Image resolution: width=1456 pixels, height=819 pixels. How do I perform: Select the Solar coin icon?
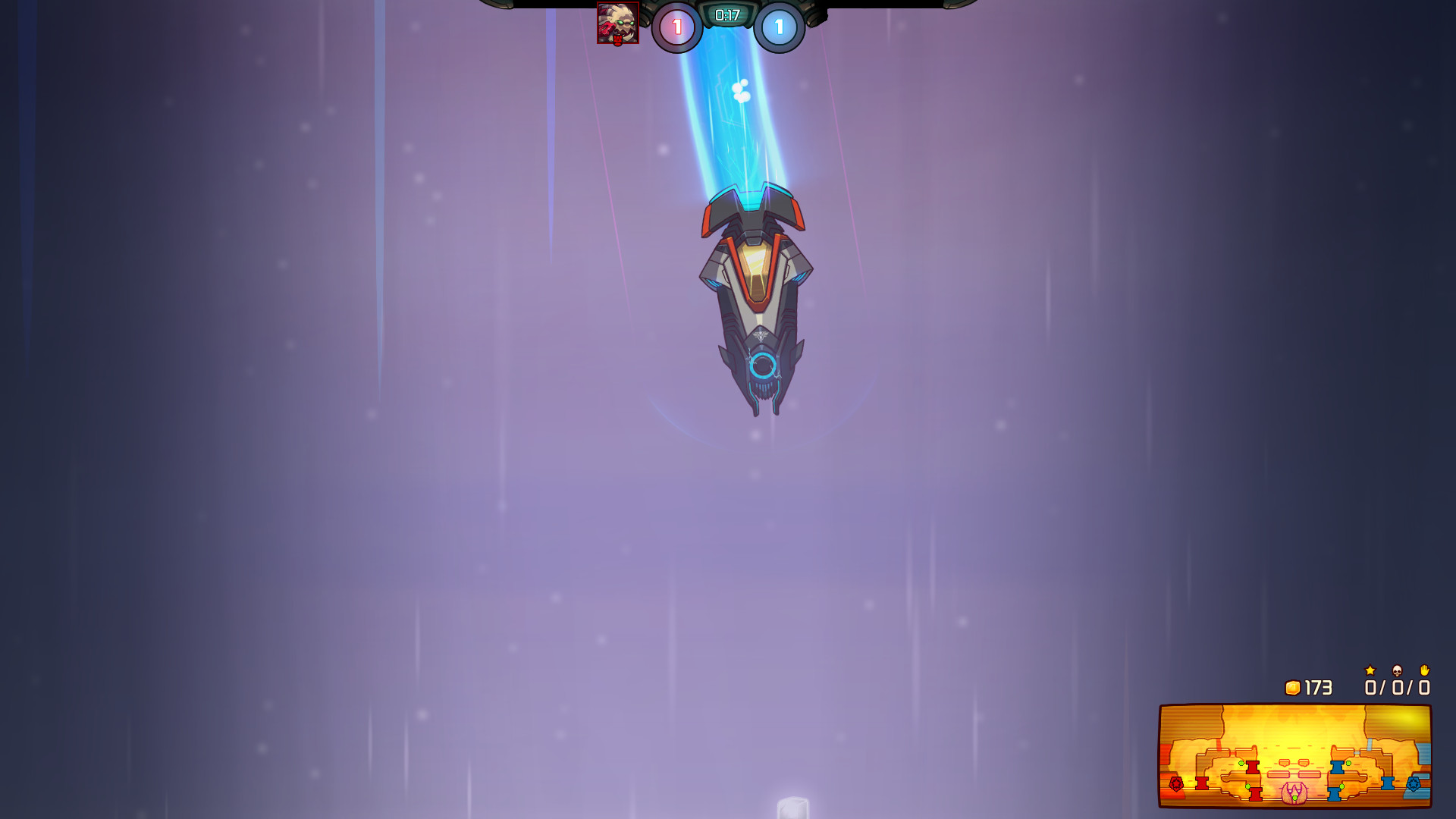tap(1293, 688)
